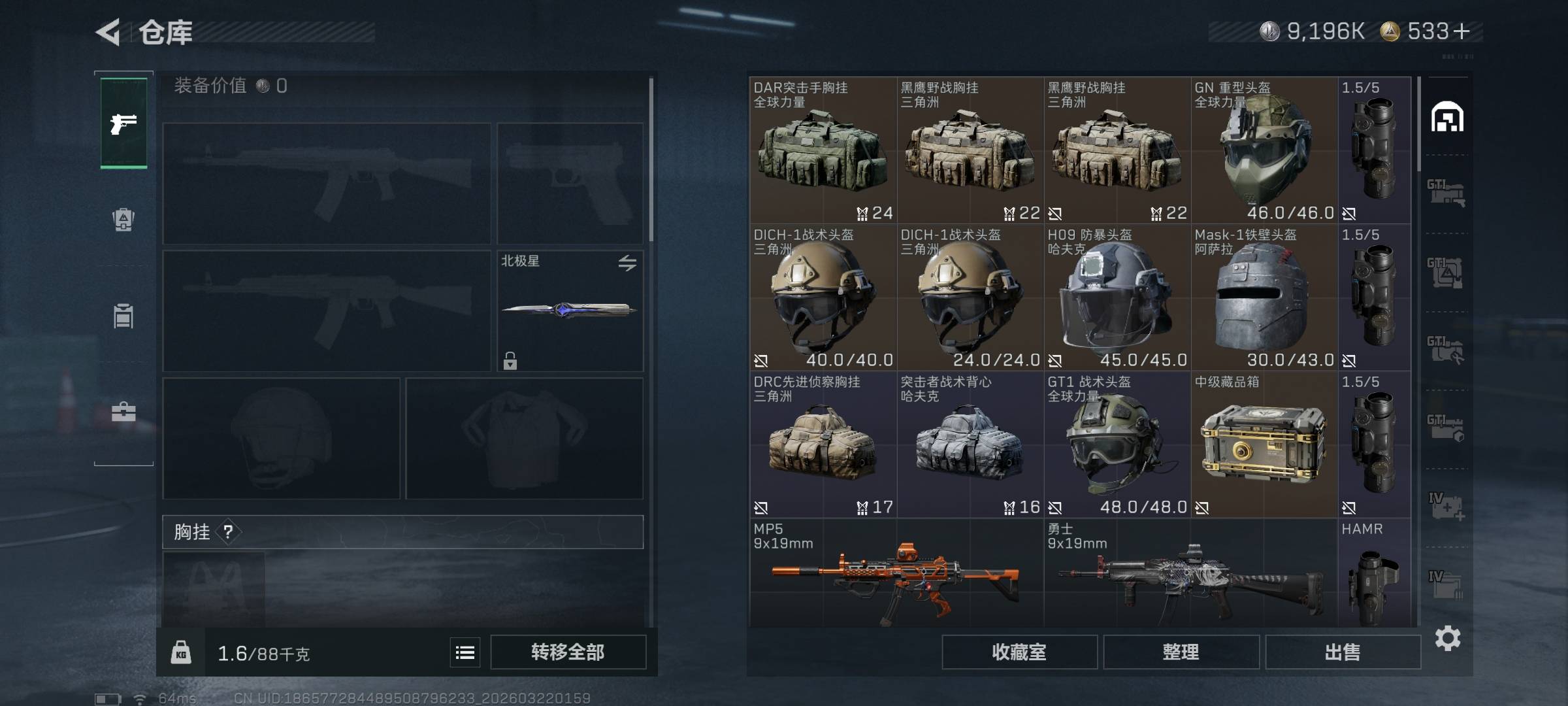This screenshot has height=706, width=1568.
Task: Choose the H09 防暴头盔 helmet
Action: tap(1117, 297)
